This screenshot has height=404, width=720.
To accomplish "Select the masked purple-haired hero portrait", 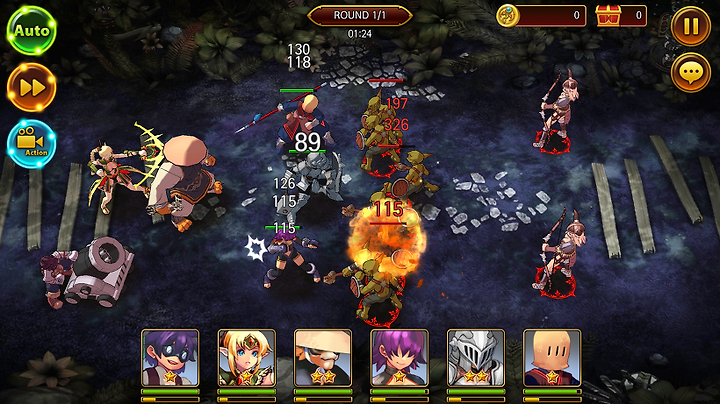I will [x=170, y=358].
